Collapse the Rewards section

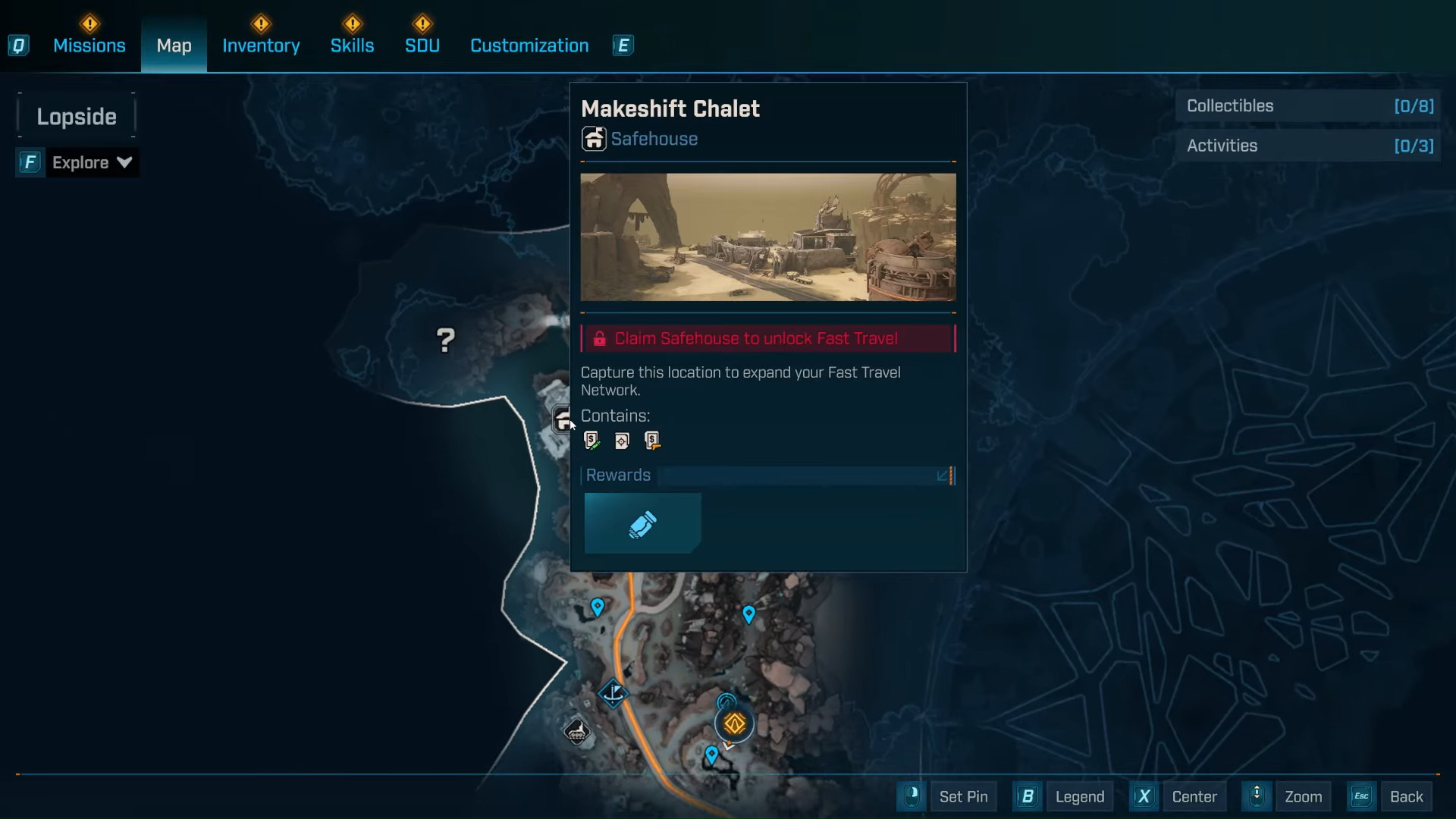tap(943, 475)
